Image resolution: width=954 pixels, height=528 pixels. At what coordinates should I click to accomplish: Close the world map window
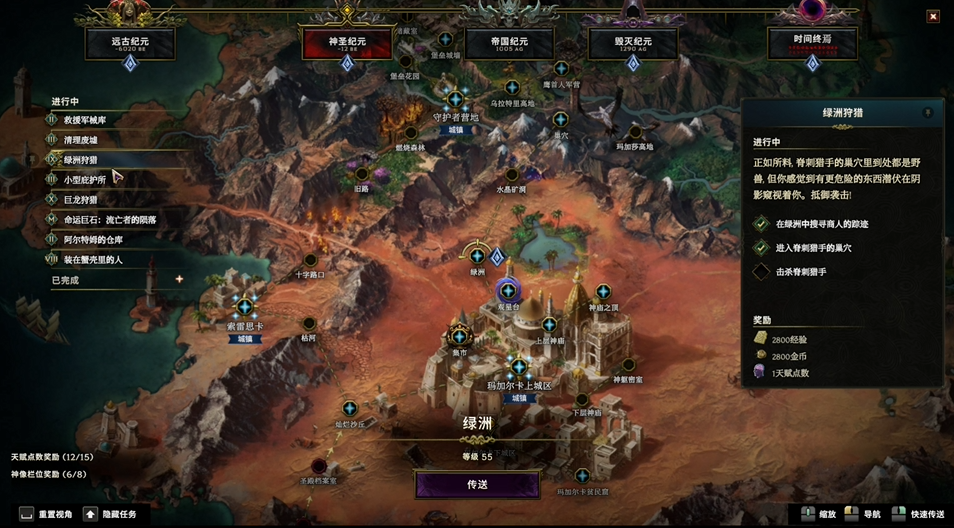click(932, 16)
